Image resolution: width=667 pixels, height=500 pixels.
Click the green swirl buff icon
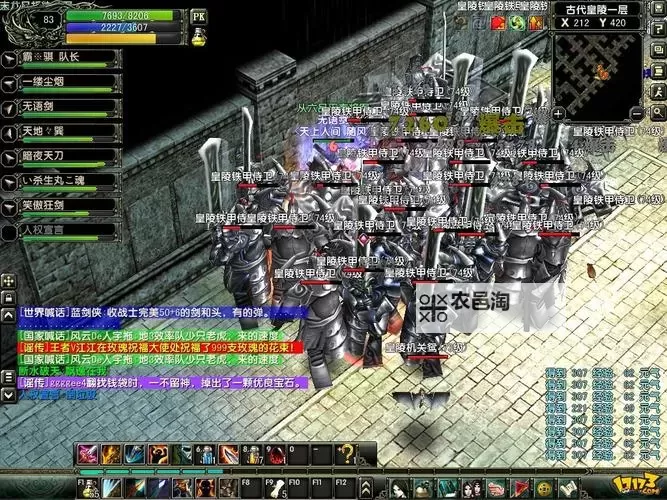point(516,23)
